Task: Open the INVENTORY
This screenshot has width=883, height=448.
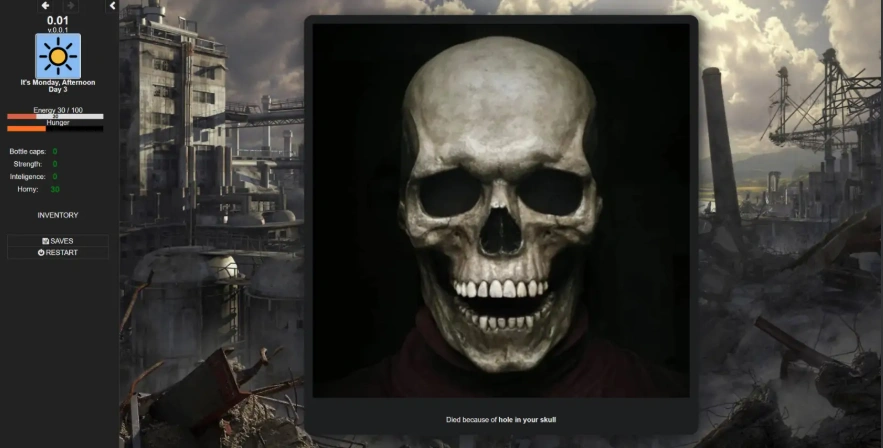Action: tap(57, 215)
